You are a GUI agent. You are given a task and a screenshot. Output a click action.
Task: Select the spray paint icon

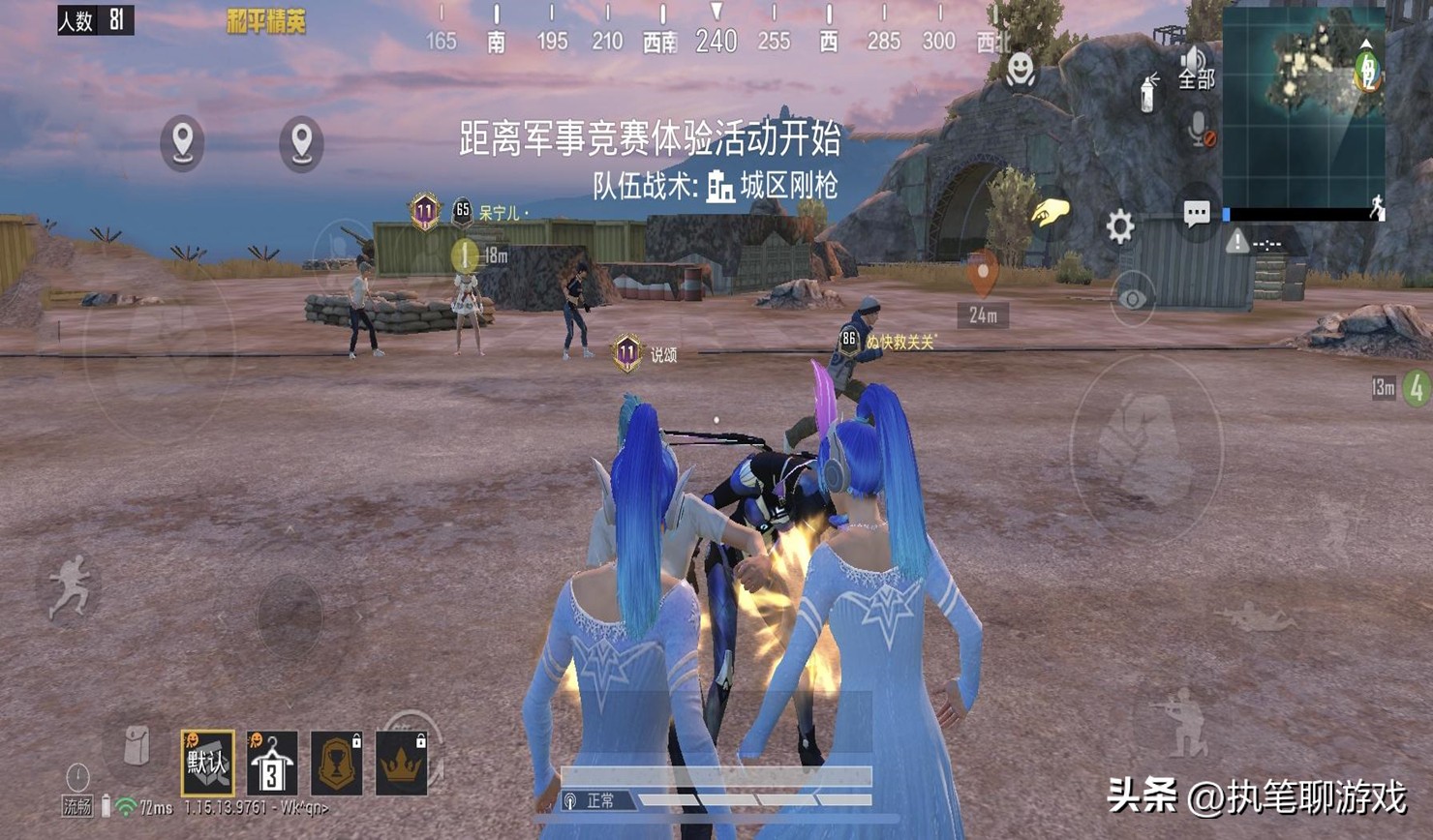(1146, 93)
